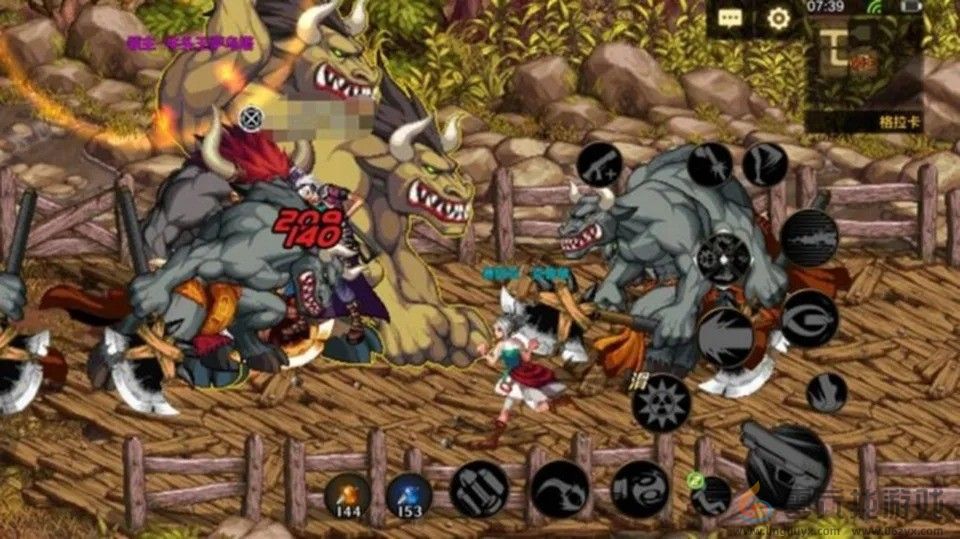
Task: Tap the small dodge skill with green badge
Action: 711,493
